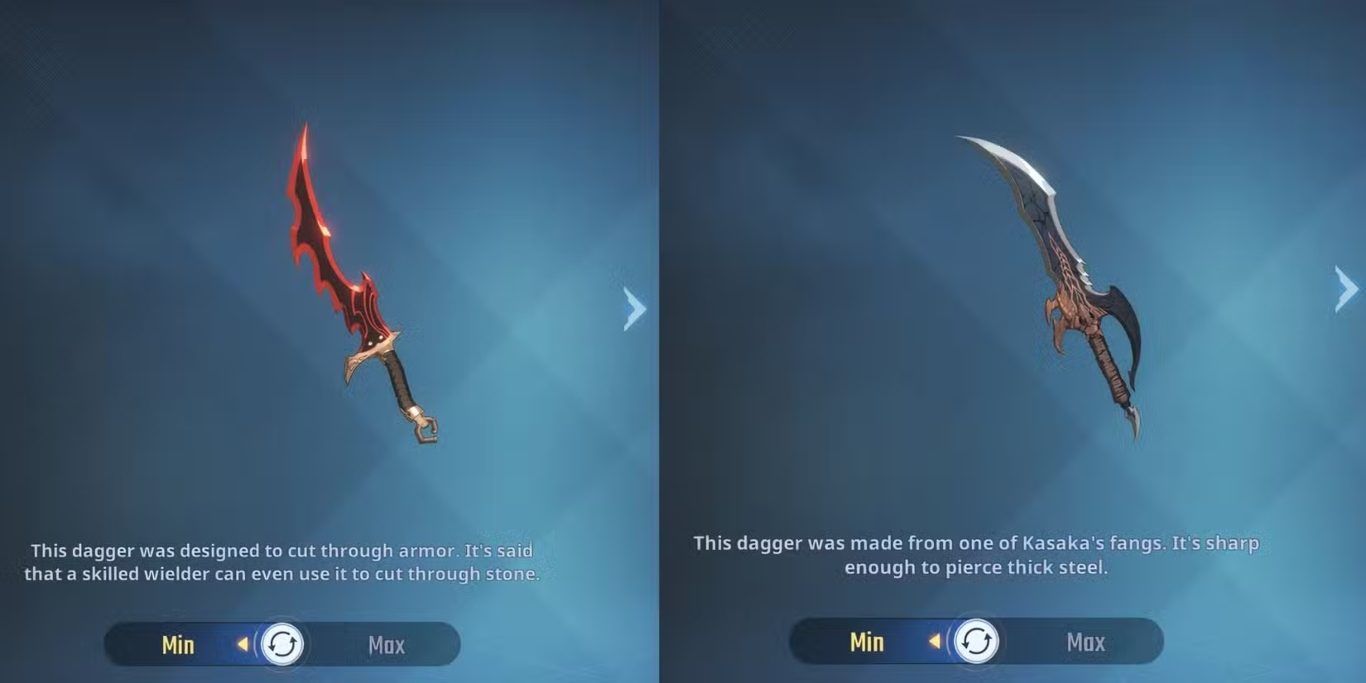Toggle the circular swap icon under Kasaka's dagger

[975, 641]
